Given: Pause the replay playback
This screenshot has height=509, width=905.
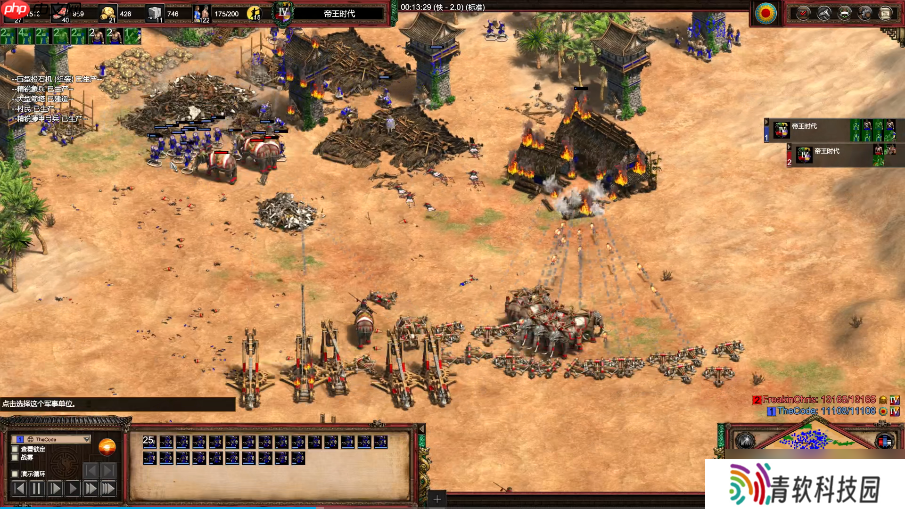Looking at the screenshot, I should click(36, 489).
